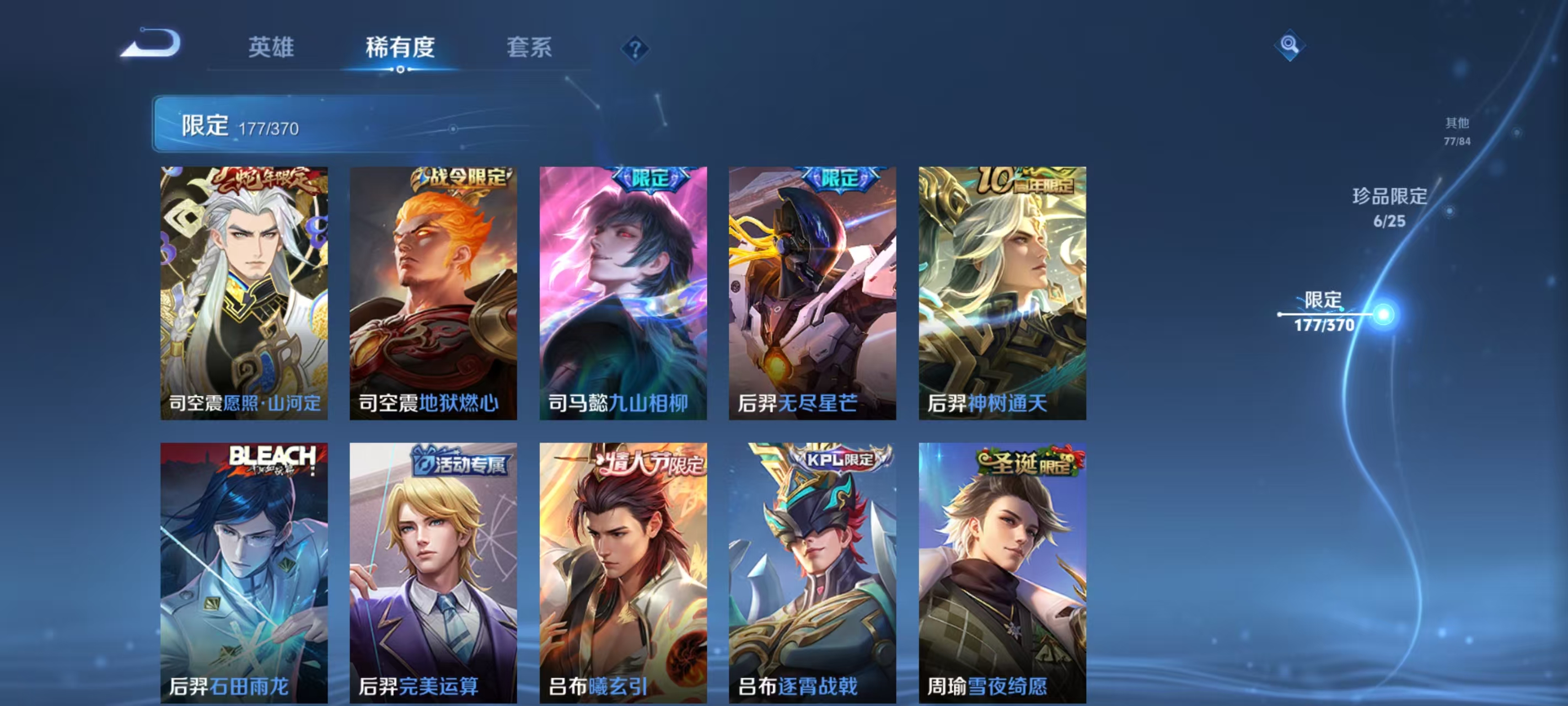Click the 圣诞限定 badge on 周瑜 skin
Image resolution: width=1568 pixels, height=706 pixels.
[x=1029, y=462]
